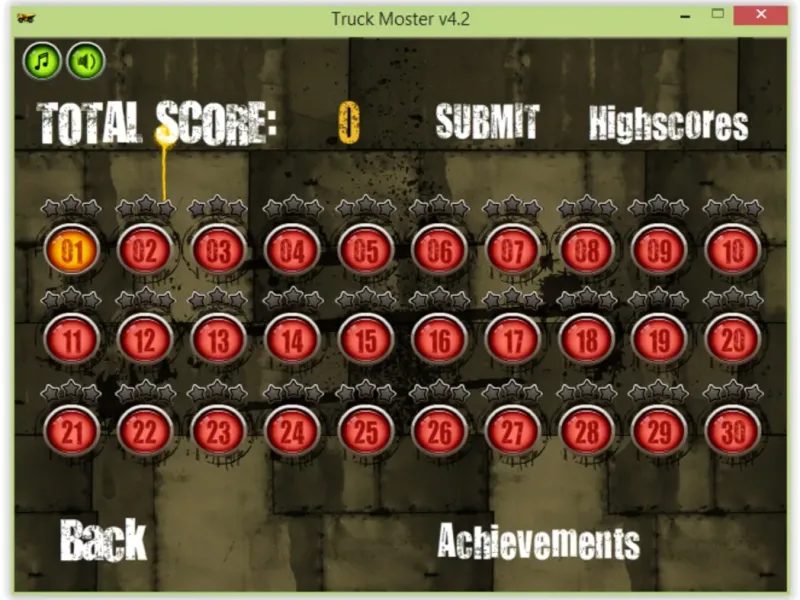The height and width of the screenshot is (600, 800).
Task: Choose level 21
Action: point(72,432)
